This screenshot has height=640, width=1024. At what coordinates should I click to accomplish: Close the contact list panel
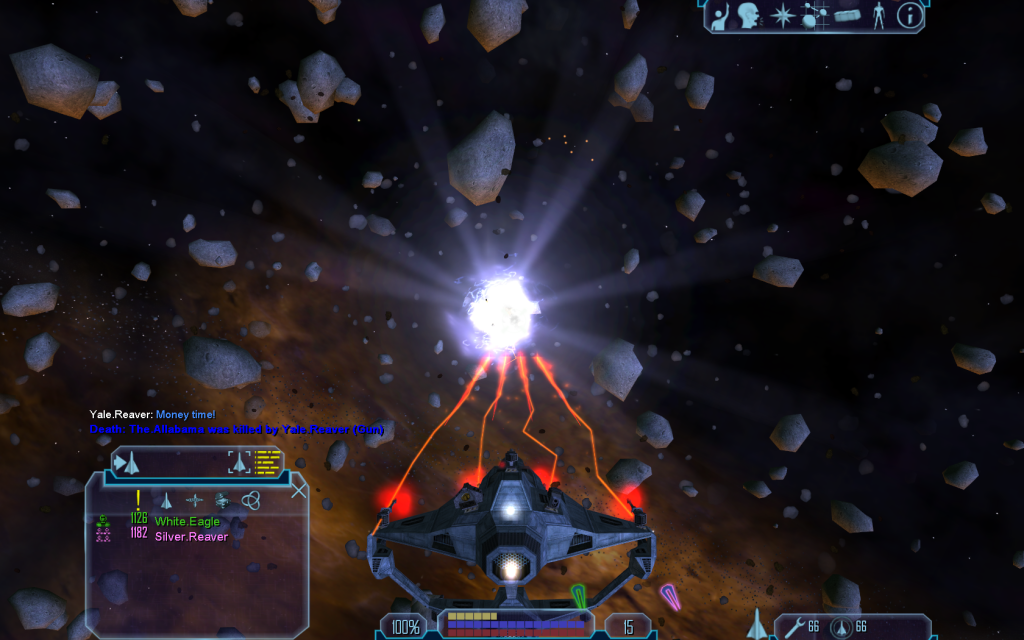[x=298, y=490]
